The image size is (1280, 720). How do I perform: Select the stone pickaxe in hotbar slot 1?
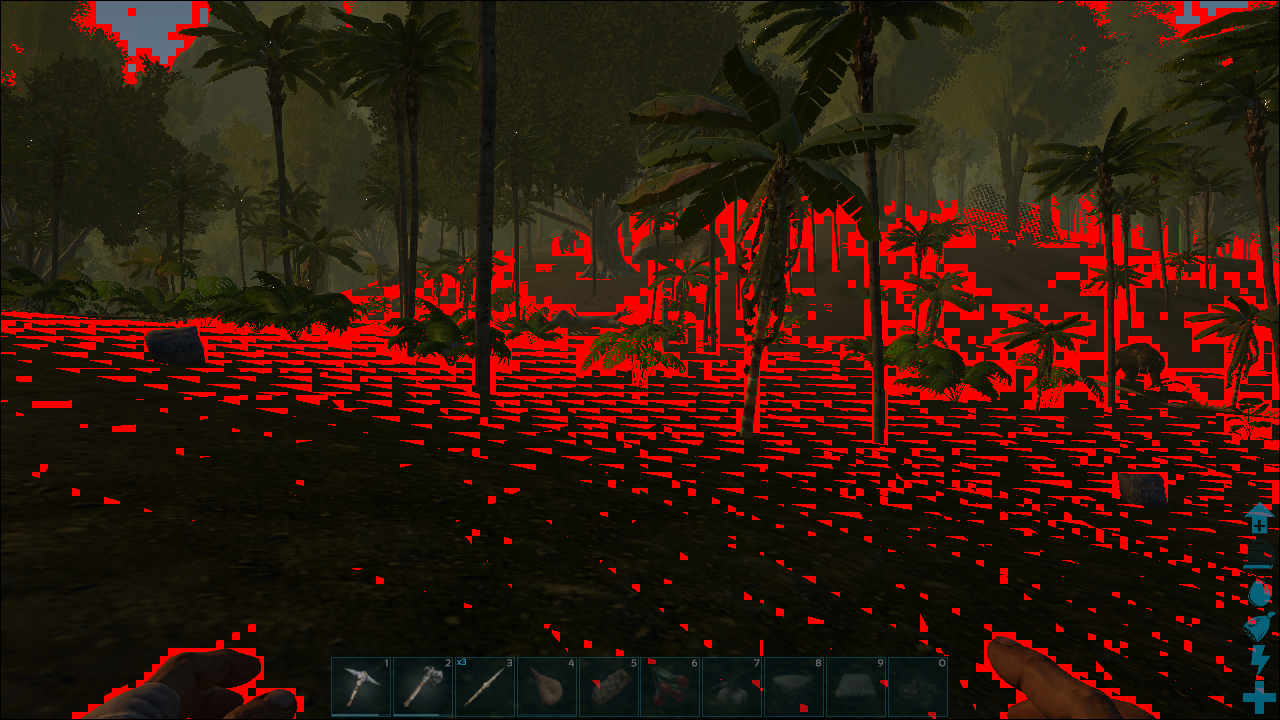coord(361,686)
